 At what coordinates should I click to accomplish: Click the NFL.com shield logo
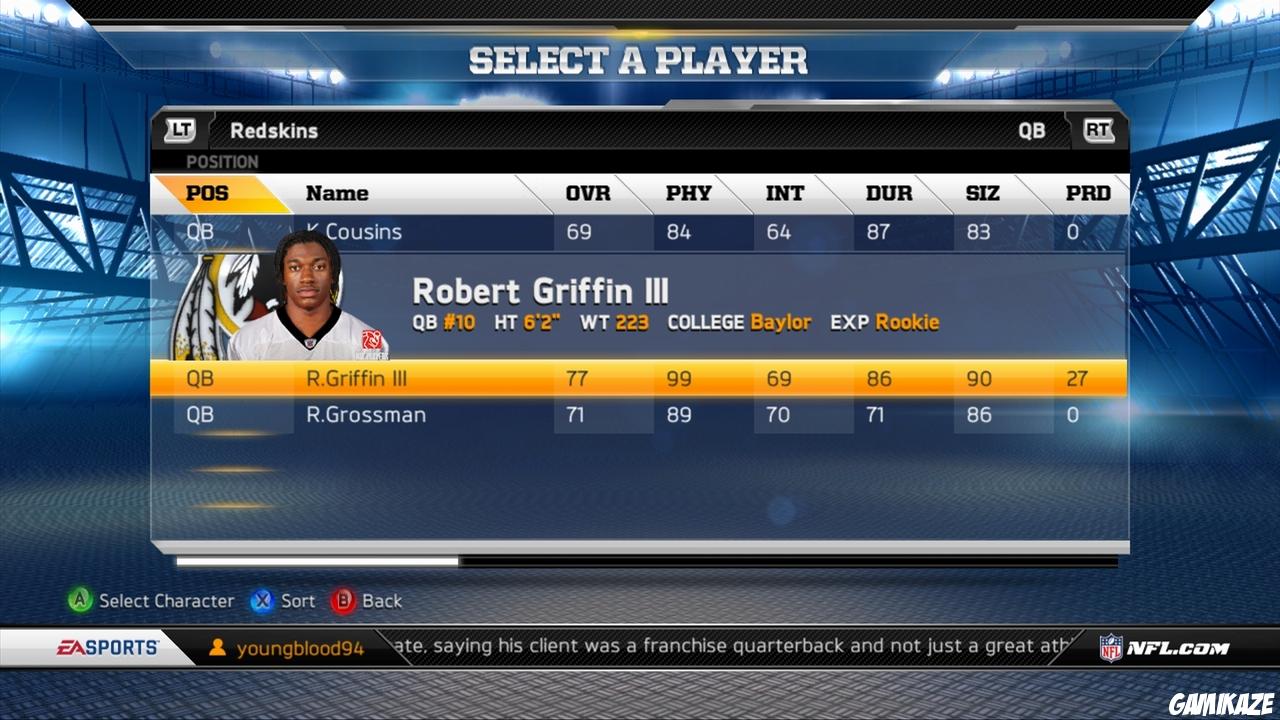(x=1113, y=646)
